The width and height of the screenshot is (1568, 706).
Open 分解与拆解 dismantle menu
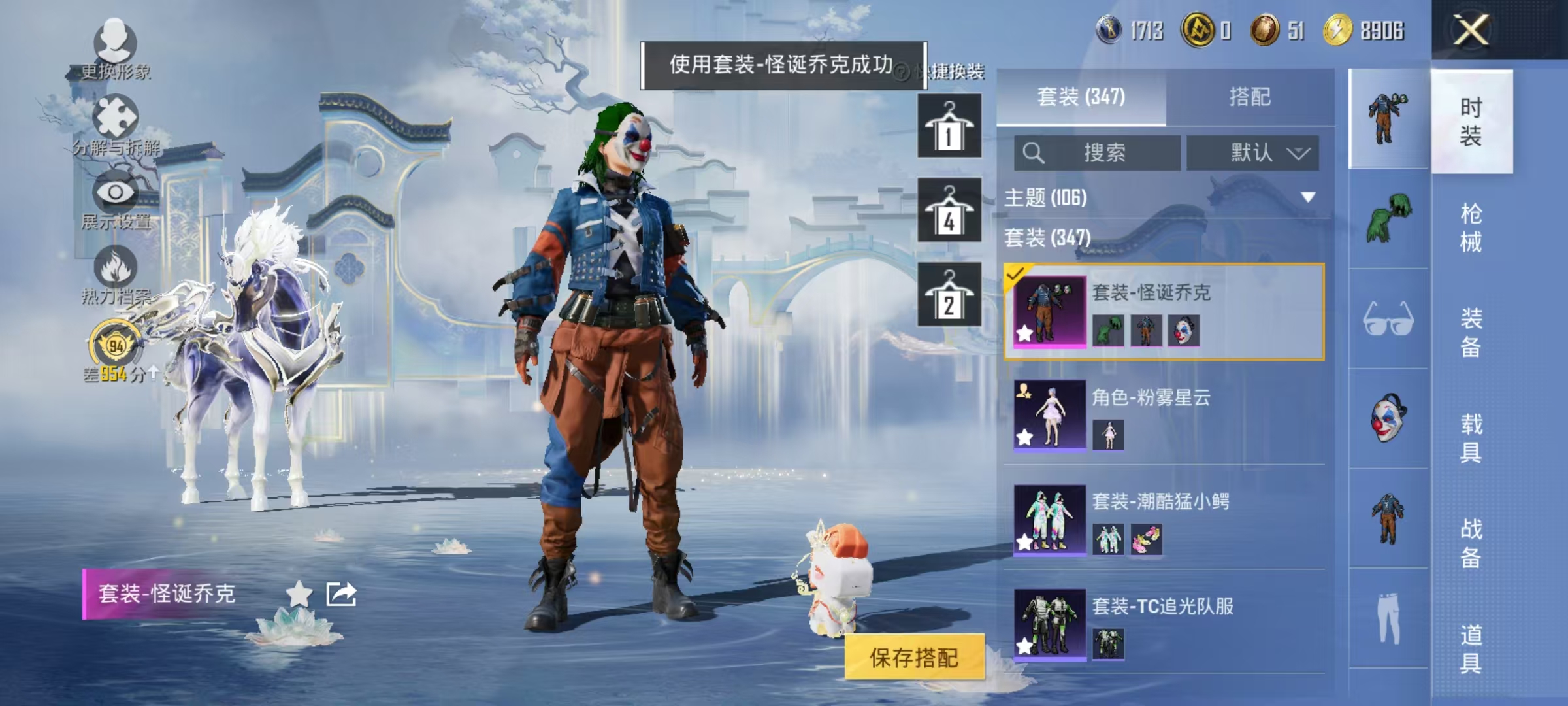click(116, 126)
